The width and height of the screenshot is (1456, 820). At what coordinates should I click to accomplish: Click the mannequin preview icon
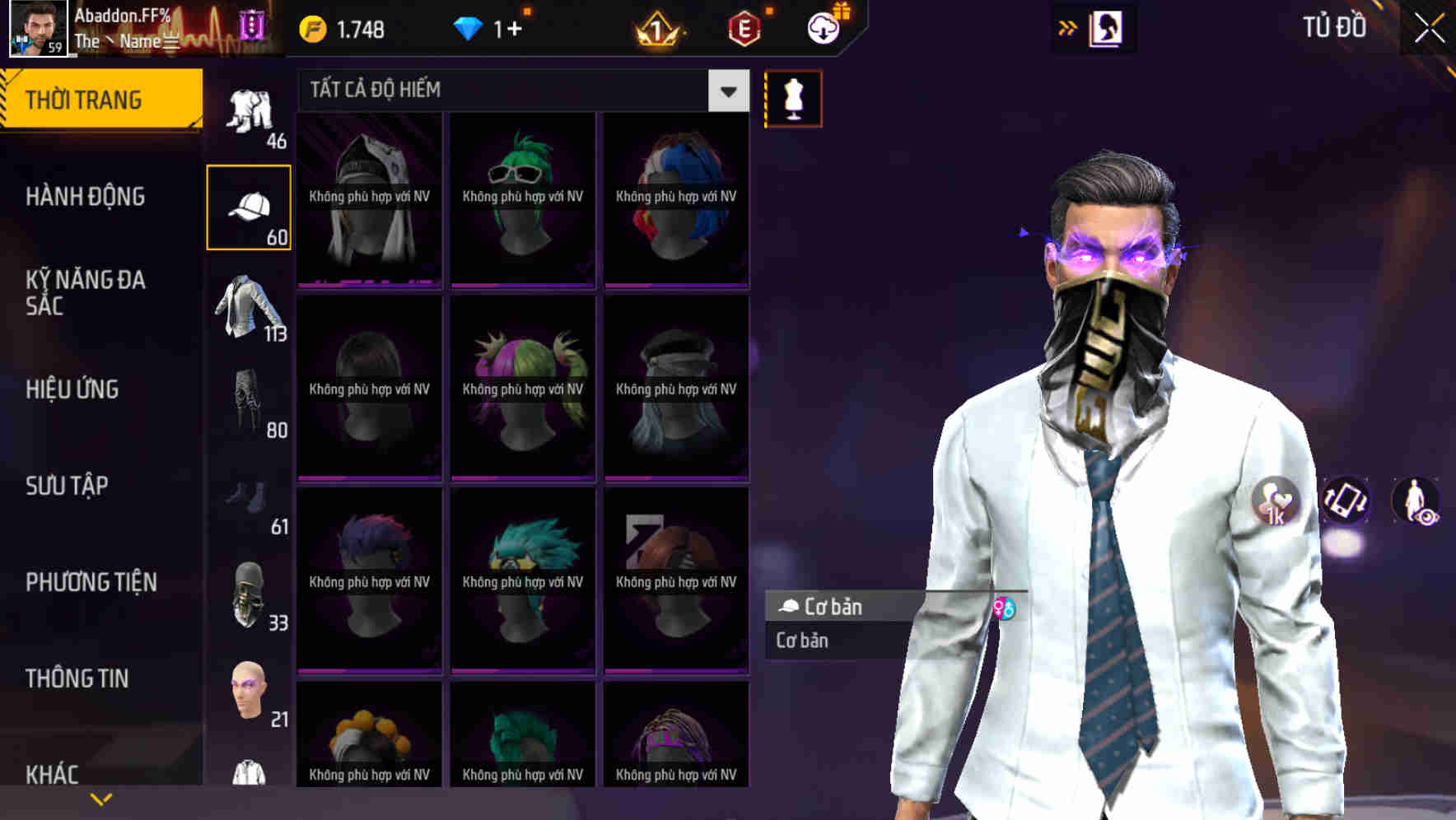(x=793, y=97)
